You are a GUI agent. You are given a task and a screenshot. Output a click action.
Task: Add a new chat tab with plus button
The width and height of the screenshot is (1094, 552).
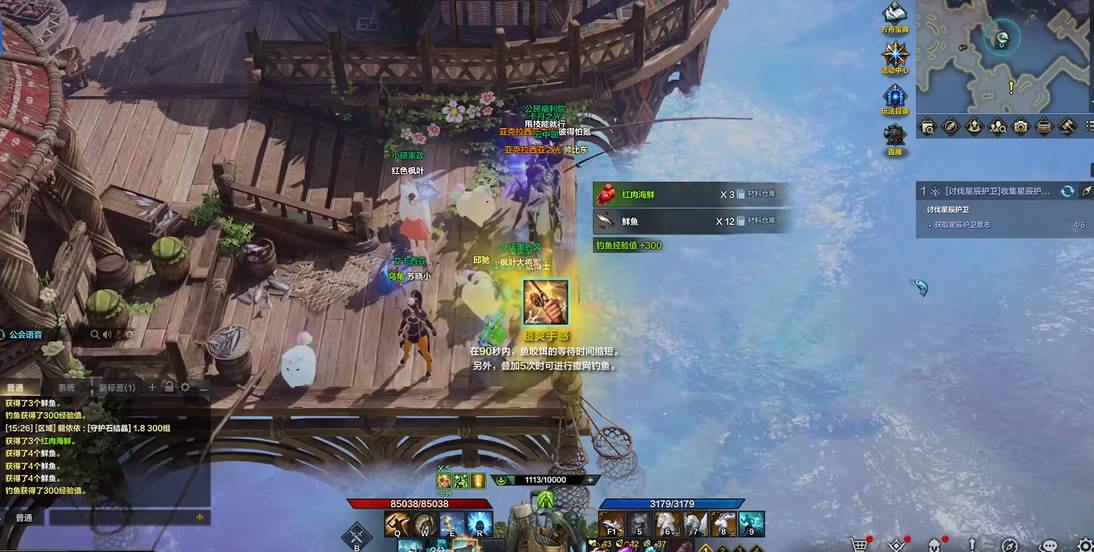pos(152,387)
